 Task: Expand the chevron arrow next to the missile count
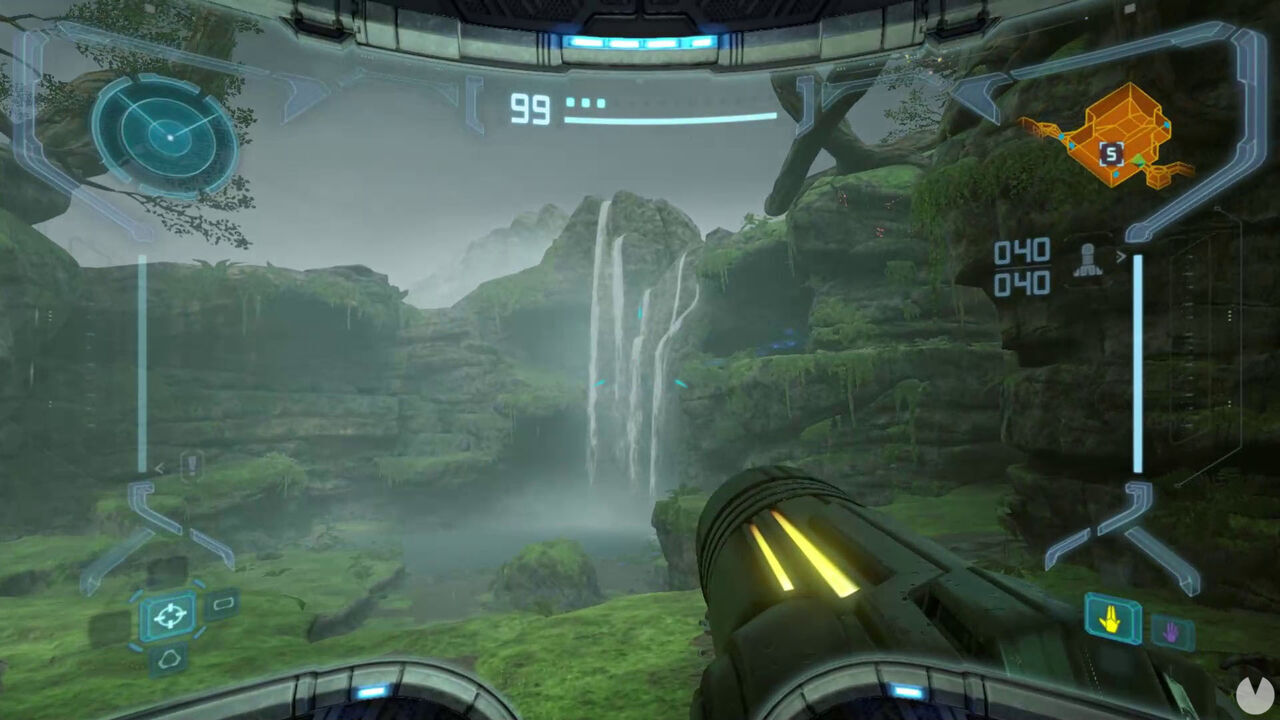(x=1122, y=256)
